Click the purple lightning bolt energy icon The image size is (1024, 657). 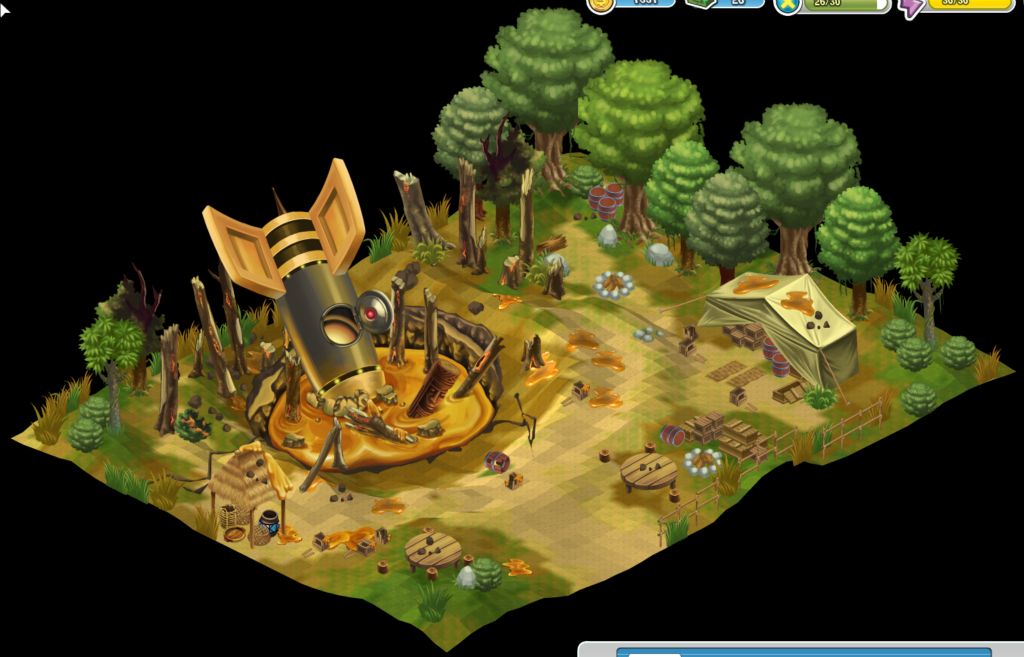[x=911, y=6]
